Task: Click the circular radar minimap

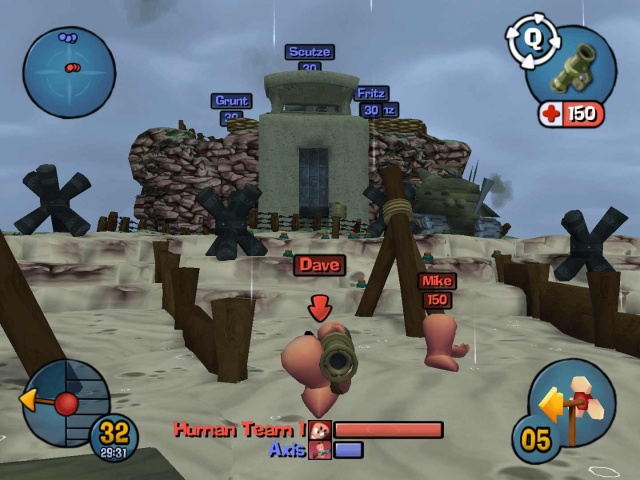Action: (x=68, y=72)
